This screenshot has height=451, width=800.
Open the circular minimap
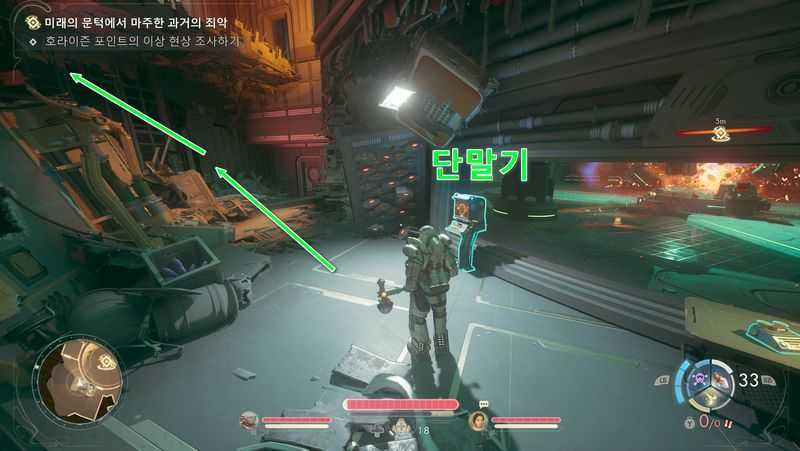pos(81,381)
